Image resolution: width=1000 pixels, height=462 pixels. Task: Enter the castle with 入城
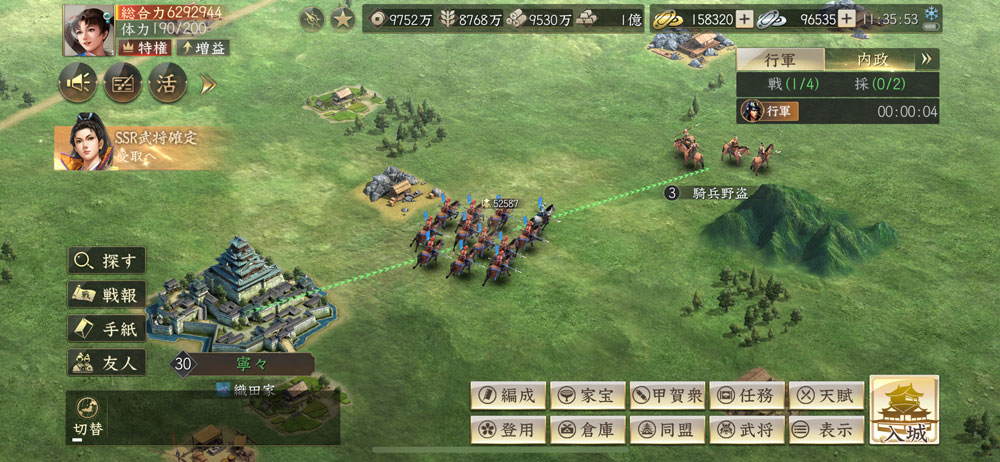pos(904,412)
